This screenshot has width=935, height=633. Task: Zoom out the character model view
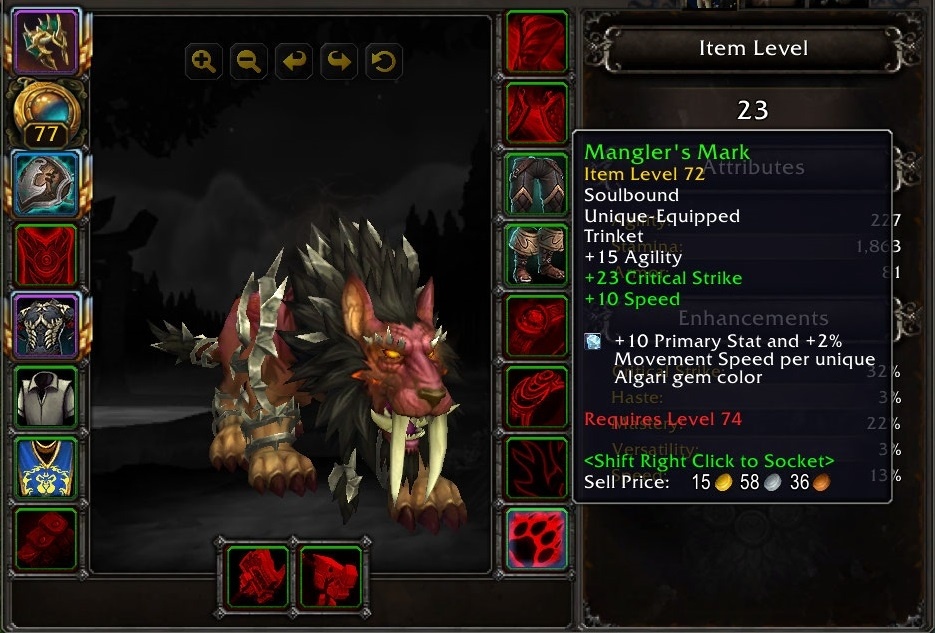pos(249,62)
